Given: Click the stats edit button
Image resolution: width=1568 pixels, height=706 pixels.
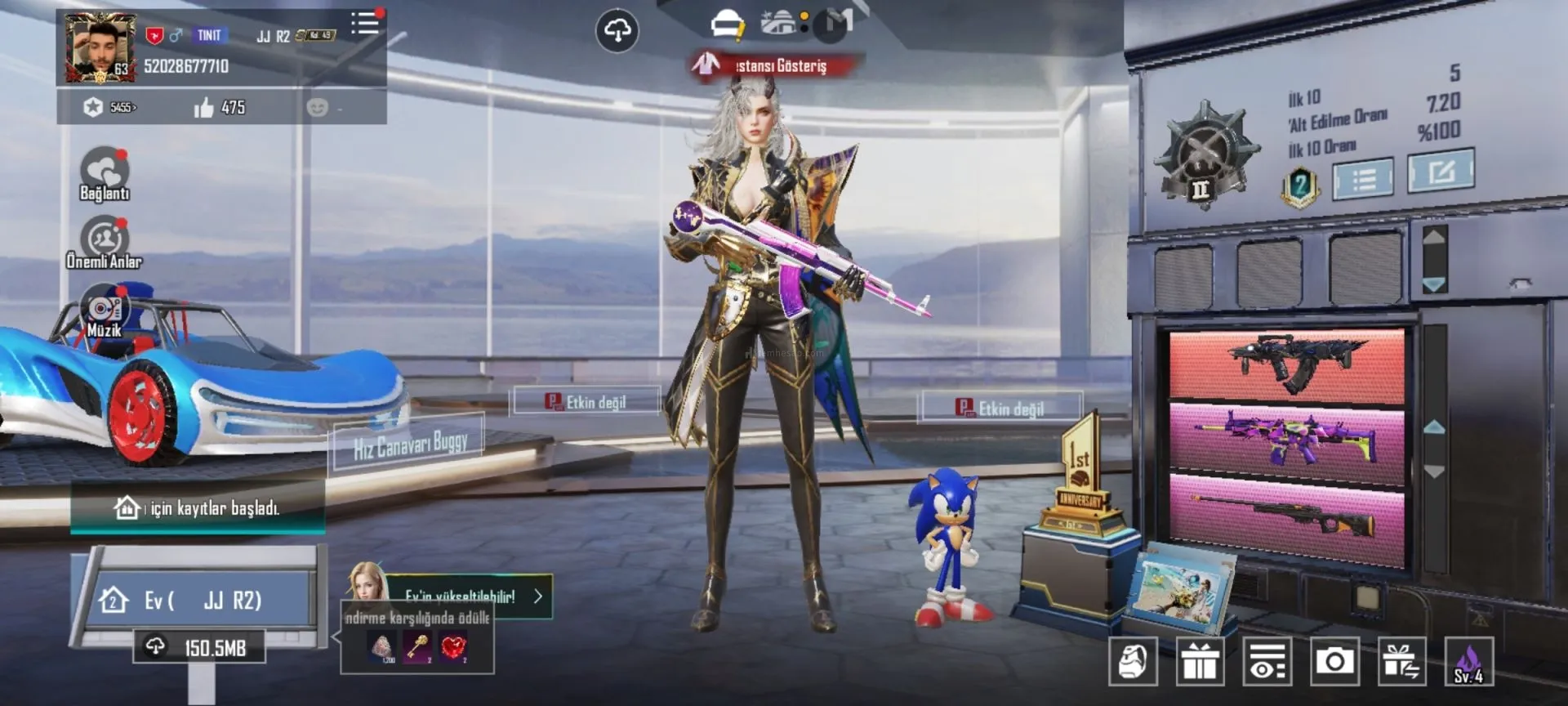Looking at the screenshot, I should [x=1441, y=171].
